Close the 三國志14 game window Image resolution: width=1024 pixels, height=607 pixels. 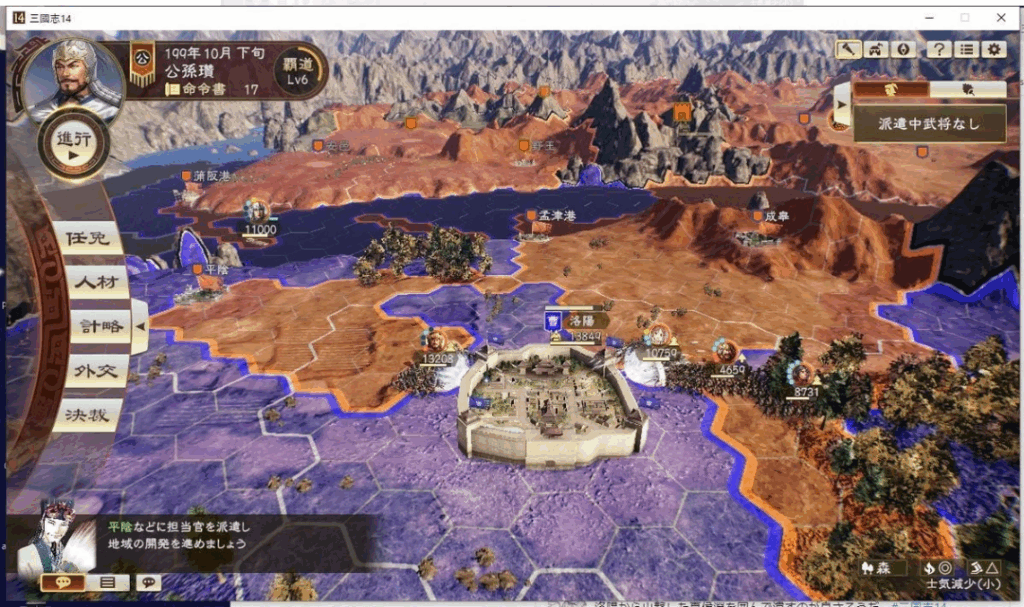1001,17
